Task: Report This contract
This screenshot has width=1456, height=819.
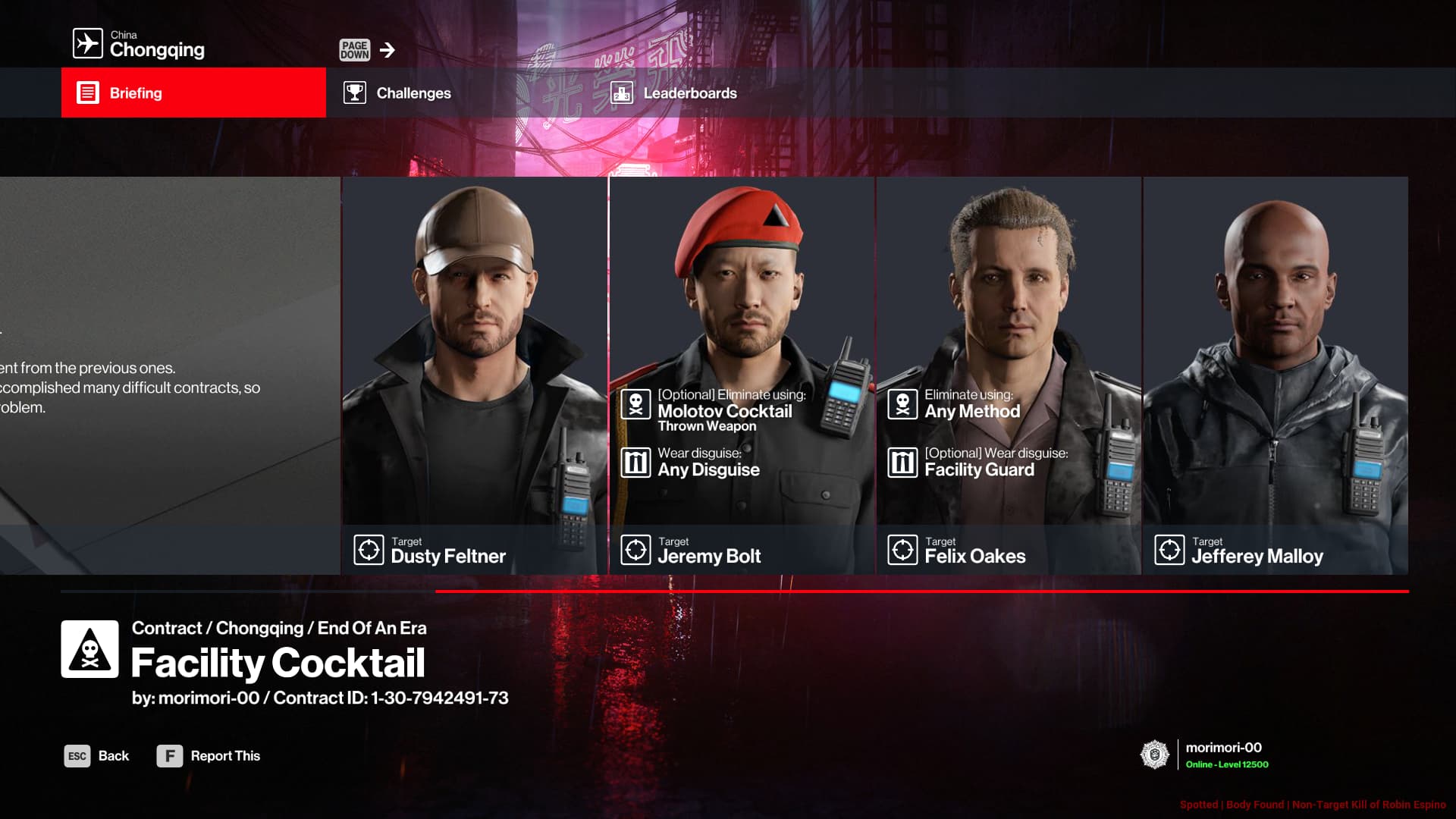Action: pyautogui.click(x=209, y=756)
